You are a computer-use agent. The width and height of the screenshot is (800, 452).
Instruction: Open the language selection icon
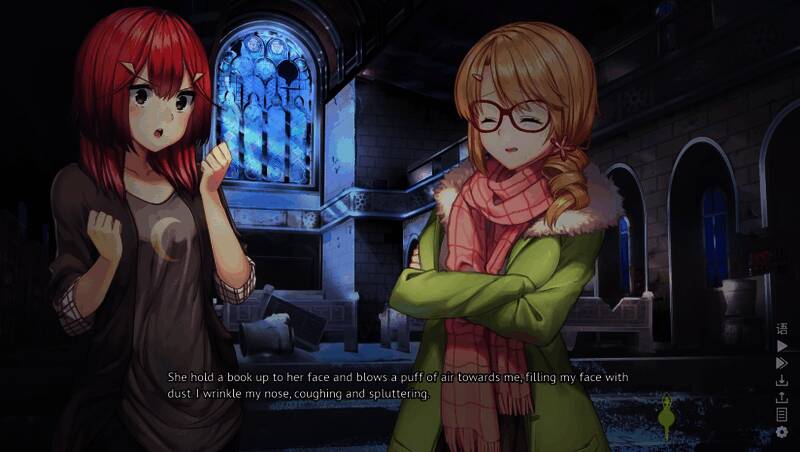click(x=782, y=329)
